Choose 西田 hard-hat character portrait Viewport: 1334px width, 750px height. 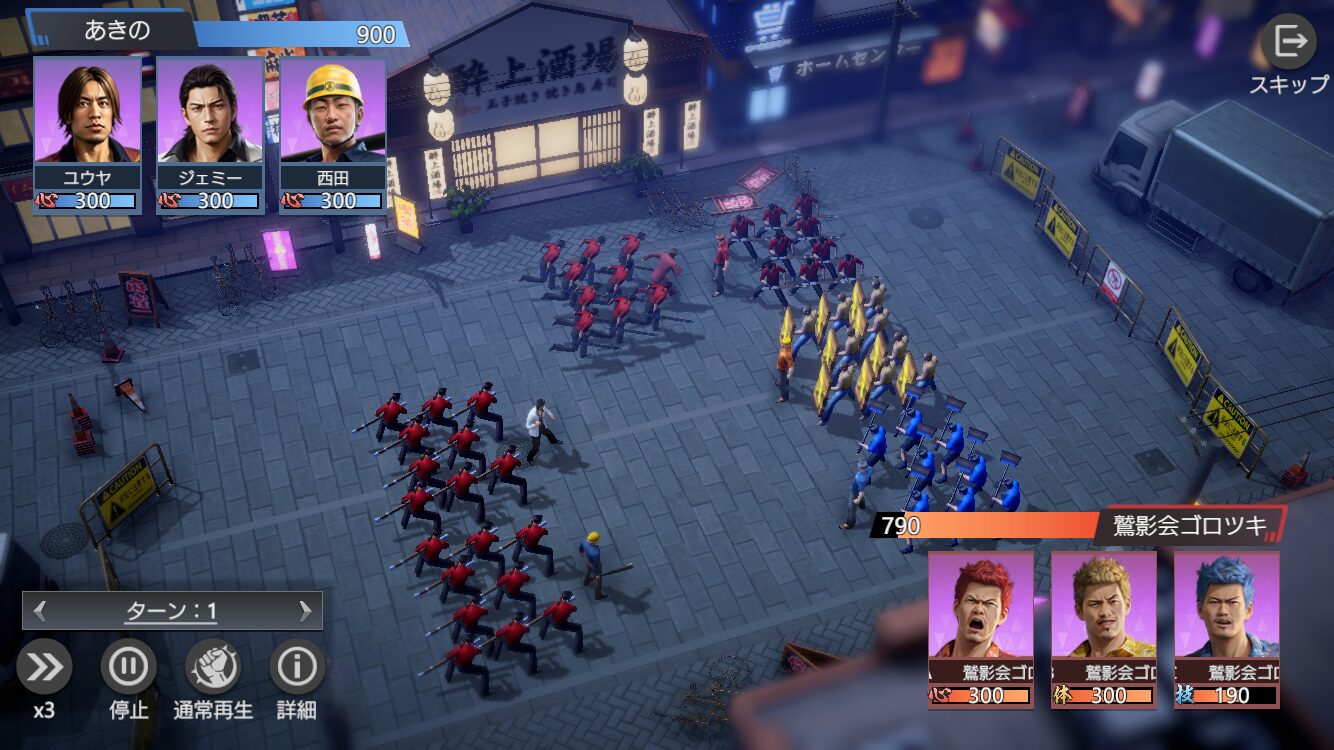[333, 112]
